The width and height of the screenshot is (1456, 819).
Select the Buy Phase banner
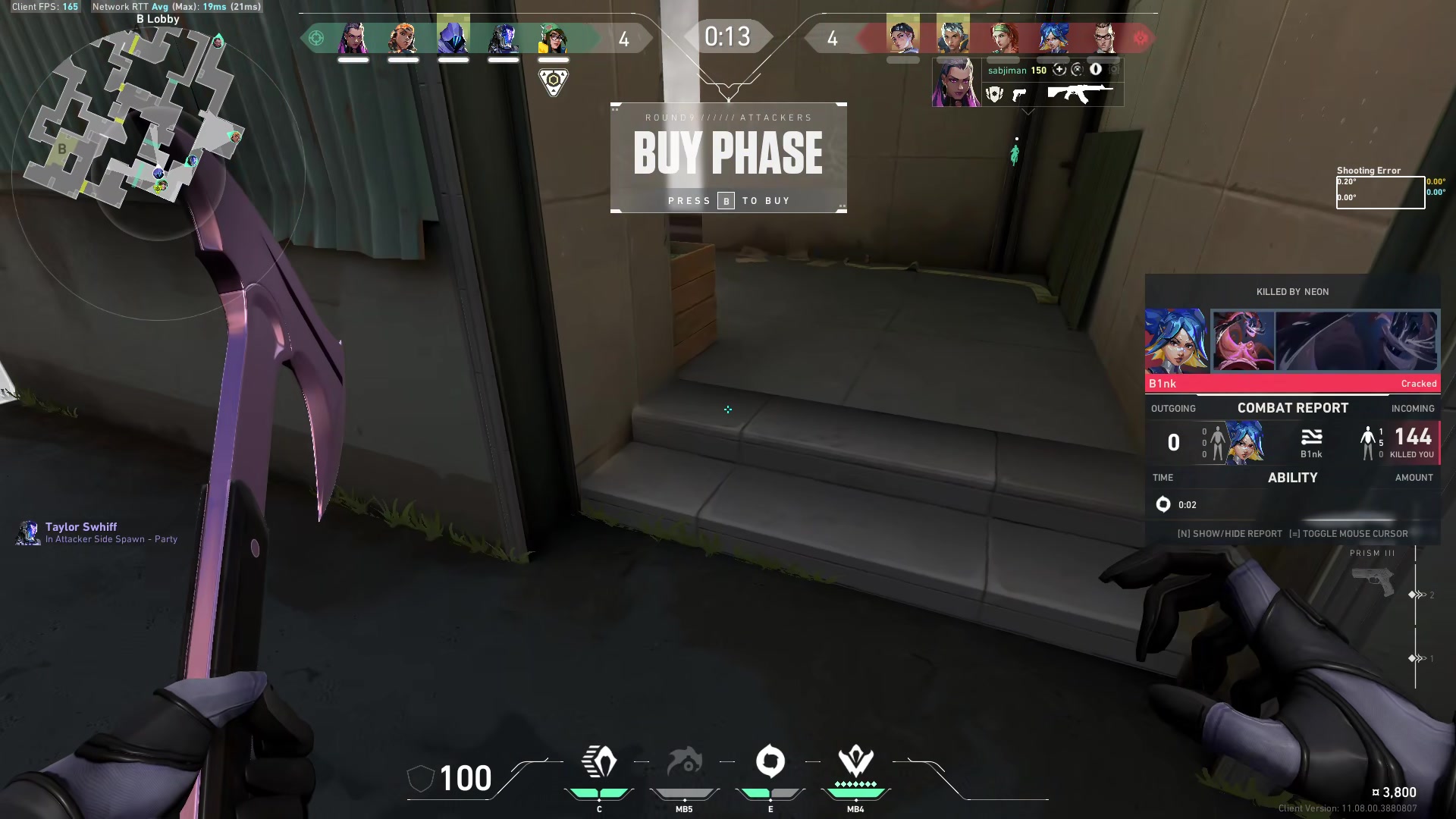point(728,158)
